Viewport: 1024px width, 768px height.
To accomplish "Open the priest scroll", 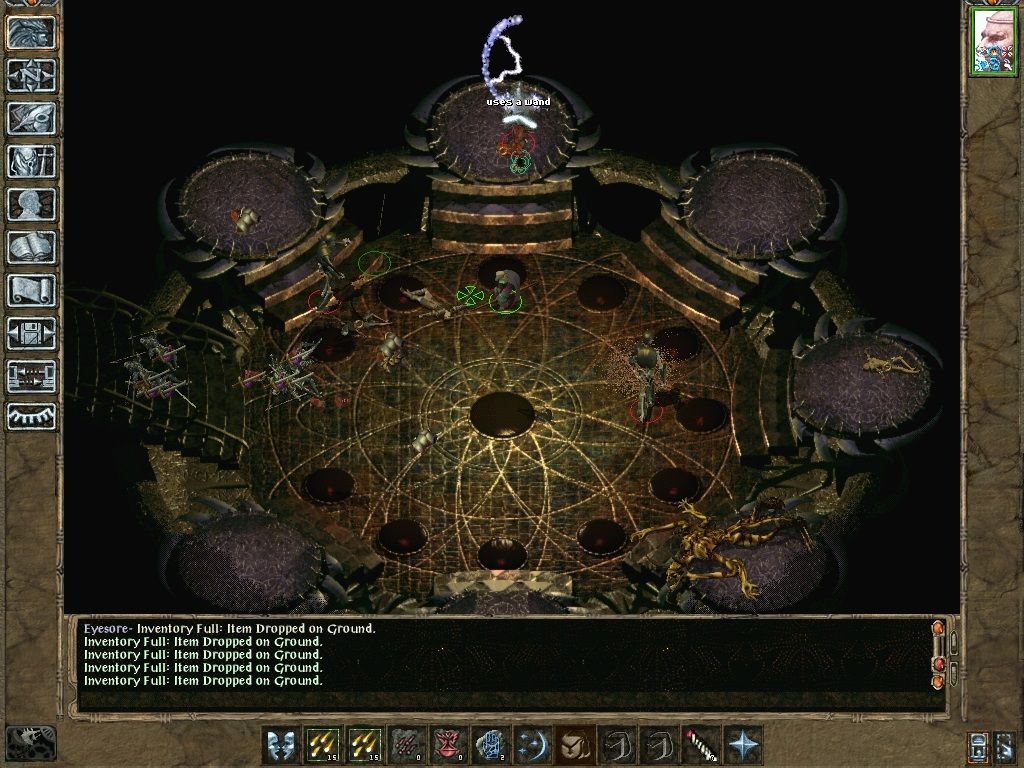I will pos(32,290).
